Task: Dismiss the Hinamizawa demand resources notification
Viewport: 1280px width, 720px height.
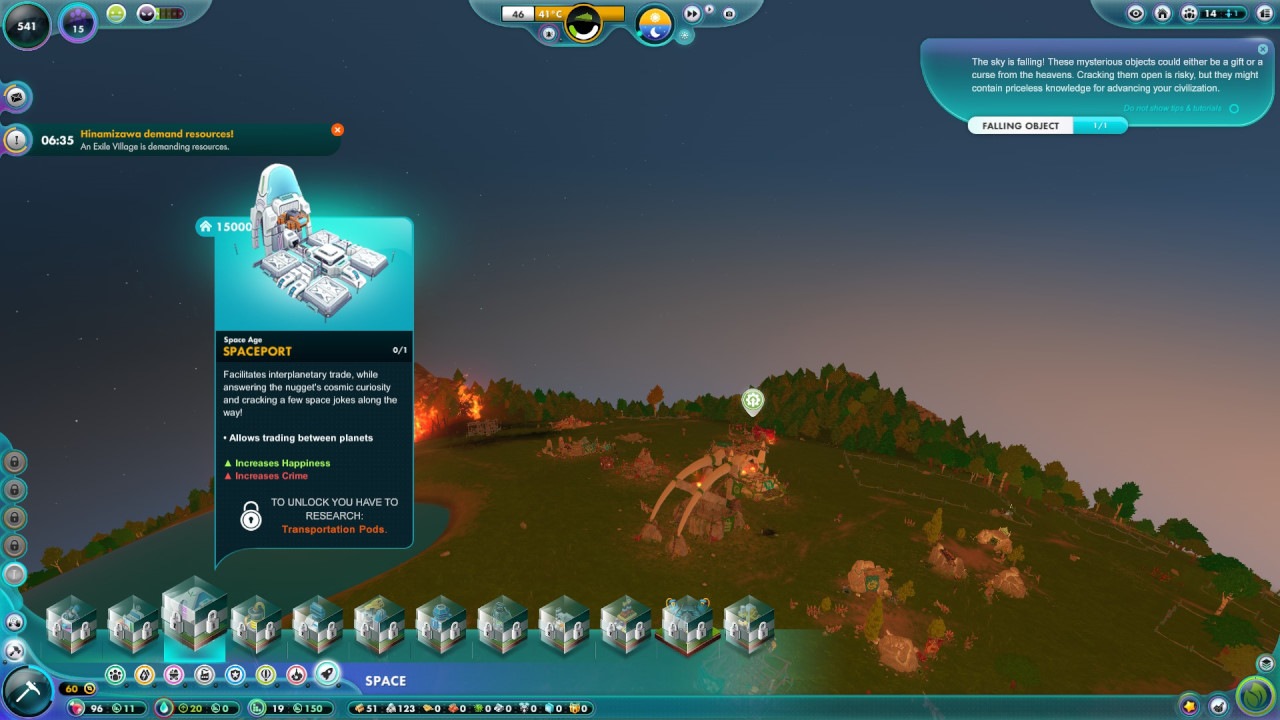Action: point(337,130)
